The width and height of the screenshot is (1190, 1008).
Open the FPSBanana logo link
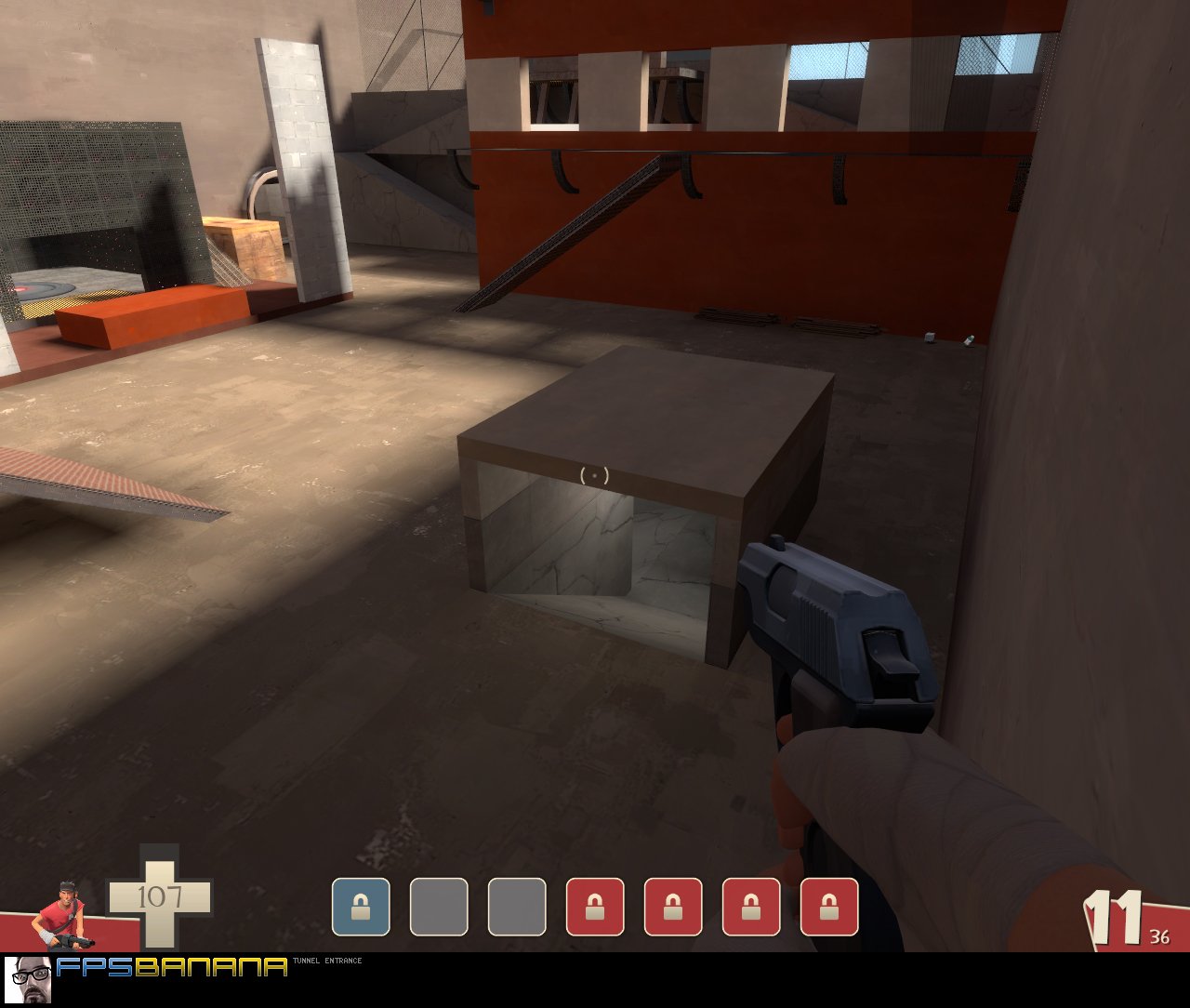(171, 968)
